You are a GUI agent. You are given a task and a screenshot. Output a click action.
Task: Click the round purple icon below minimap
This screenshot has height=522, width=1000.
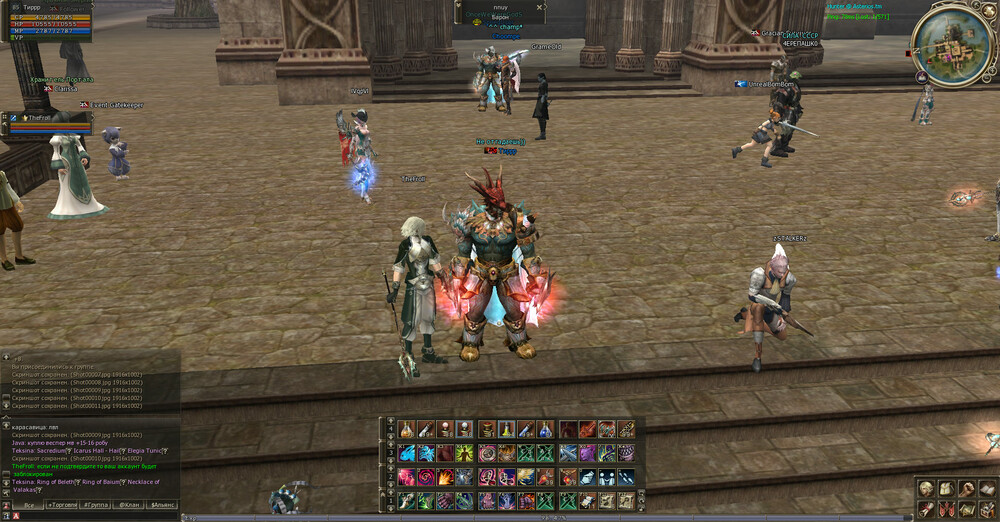[921, 77]
